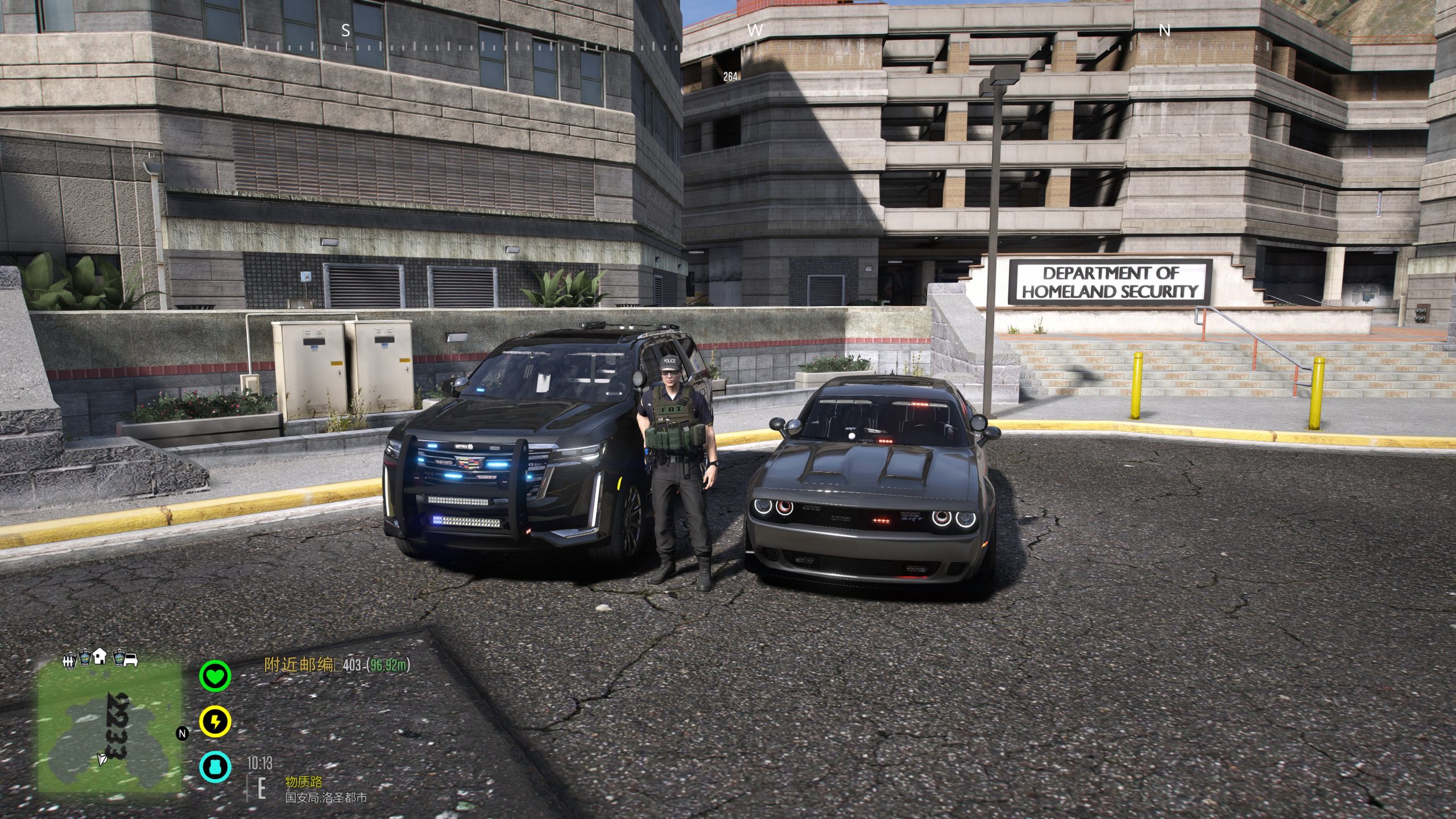The image size is (1456, 819).
Task: Select the white house marker above the minimap
Action: click(100, 656)
